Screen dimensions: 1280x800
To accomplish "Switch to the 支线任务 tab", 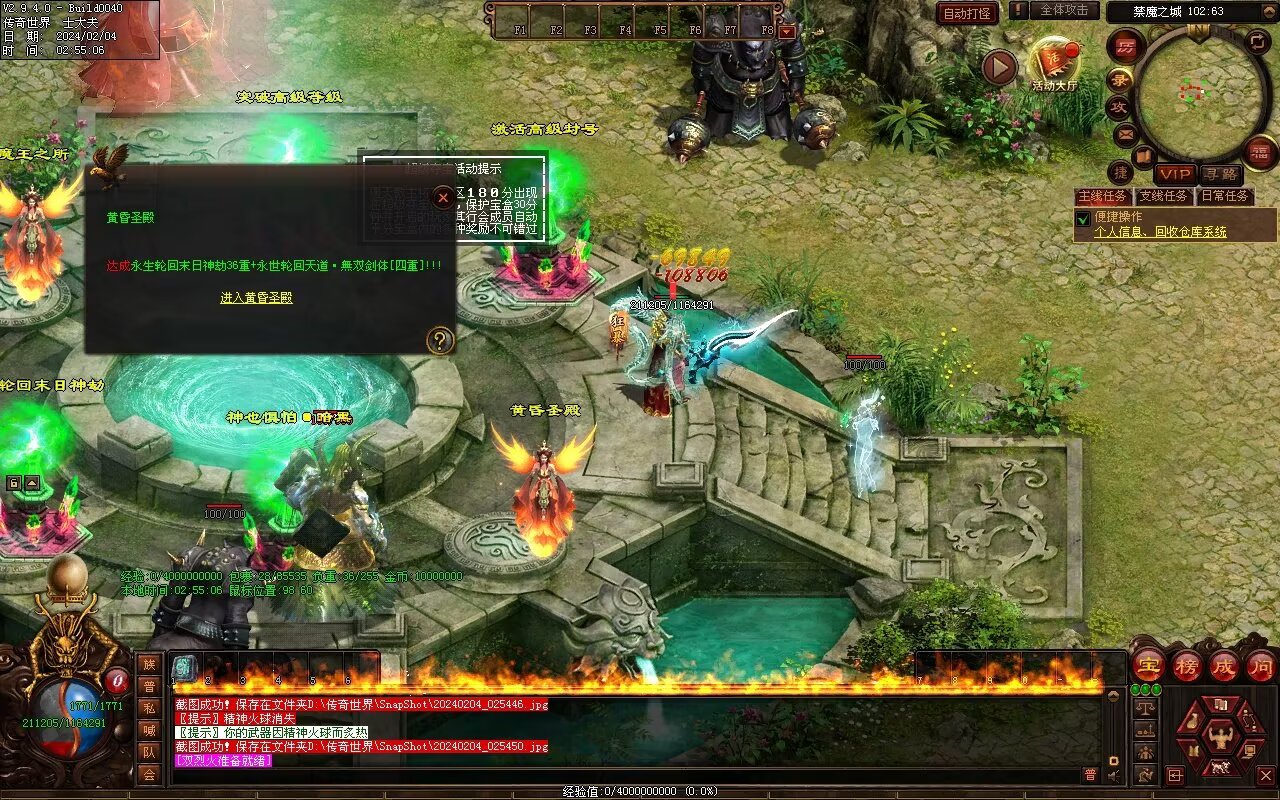I will (x=1164, y=196).
